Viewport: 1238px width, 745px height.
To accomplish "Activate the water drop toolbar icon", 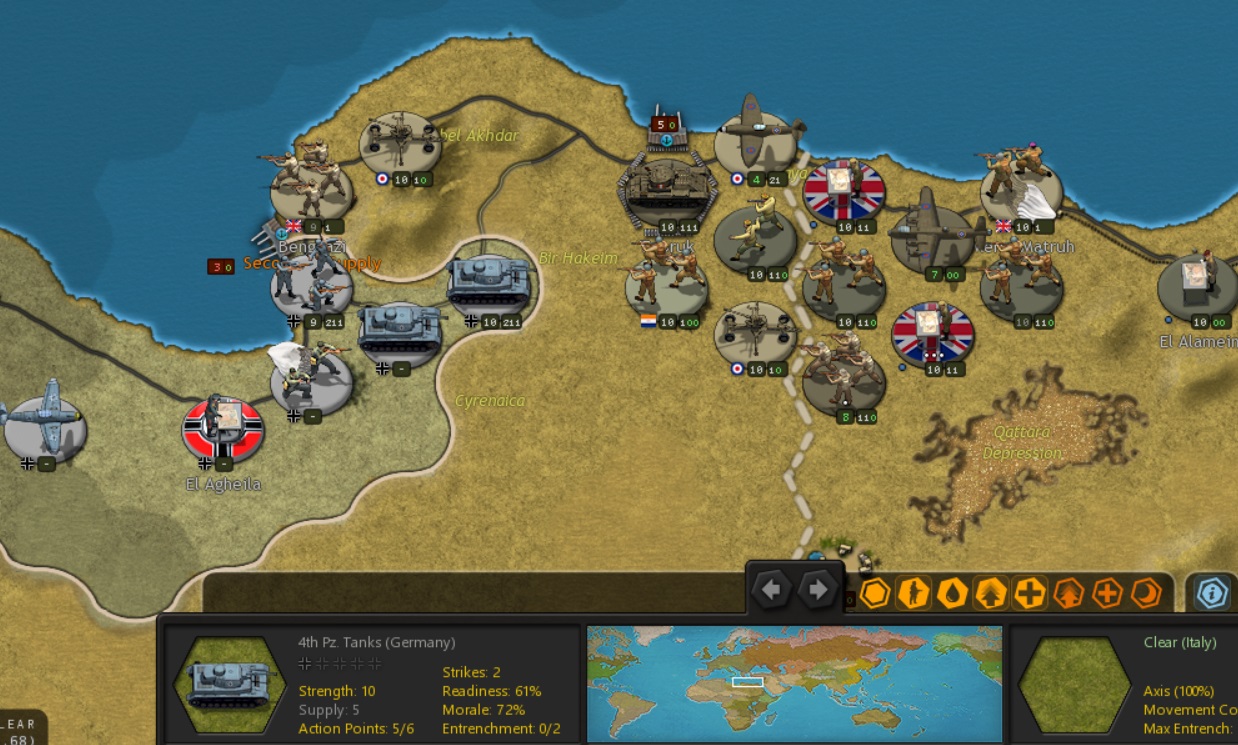I will [x=952, y=593].
